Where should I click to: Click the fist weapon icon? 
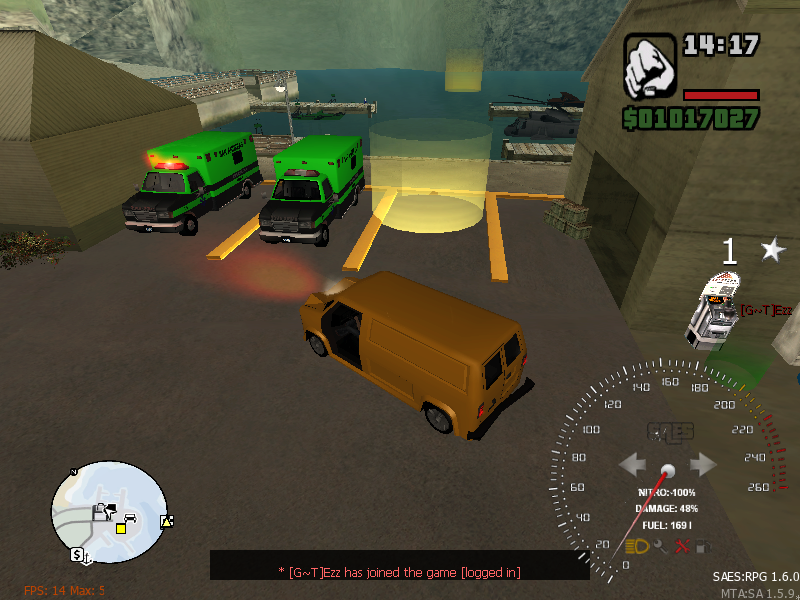pos(650,68)
